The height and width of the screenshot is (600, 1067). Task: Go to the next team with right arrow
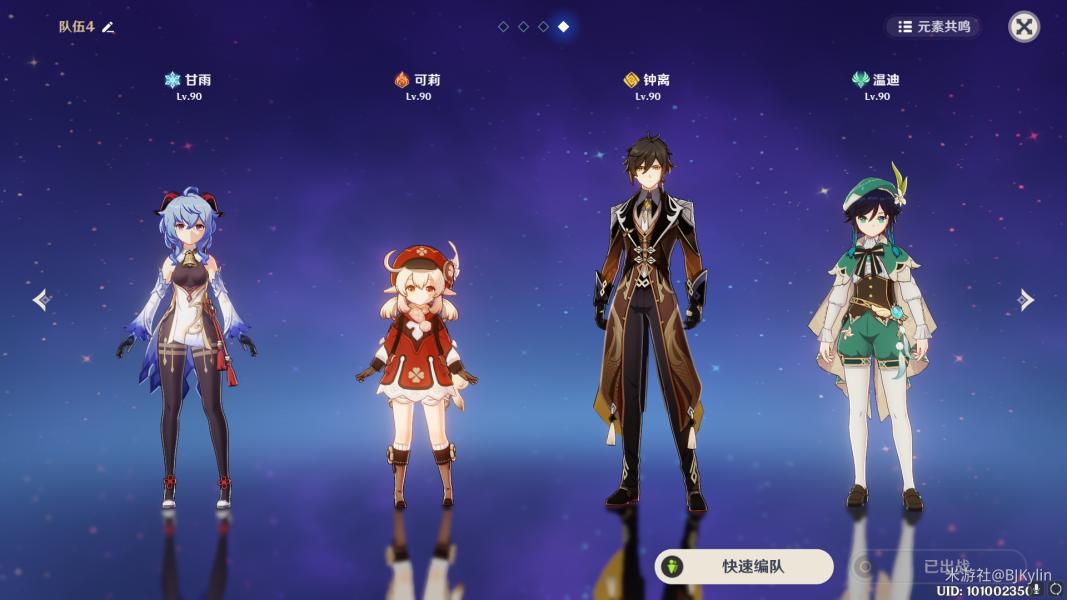1026,300
